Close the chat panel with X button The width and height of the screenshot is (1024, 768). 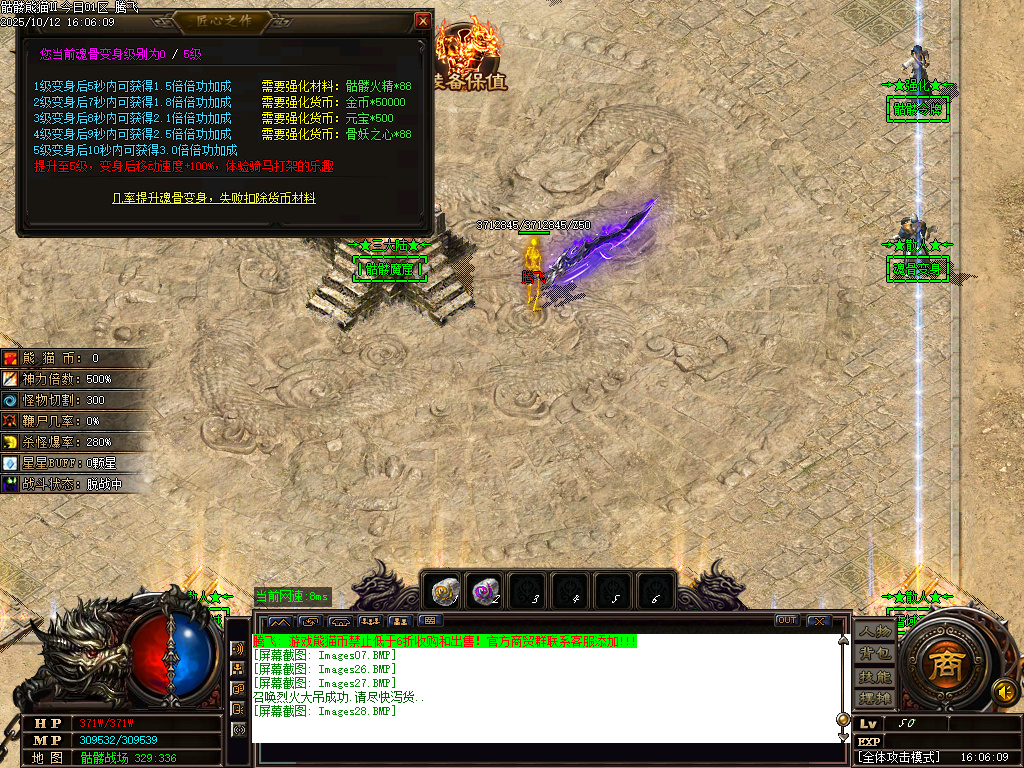click(819, 621)
